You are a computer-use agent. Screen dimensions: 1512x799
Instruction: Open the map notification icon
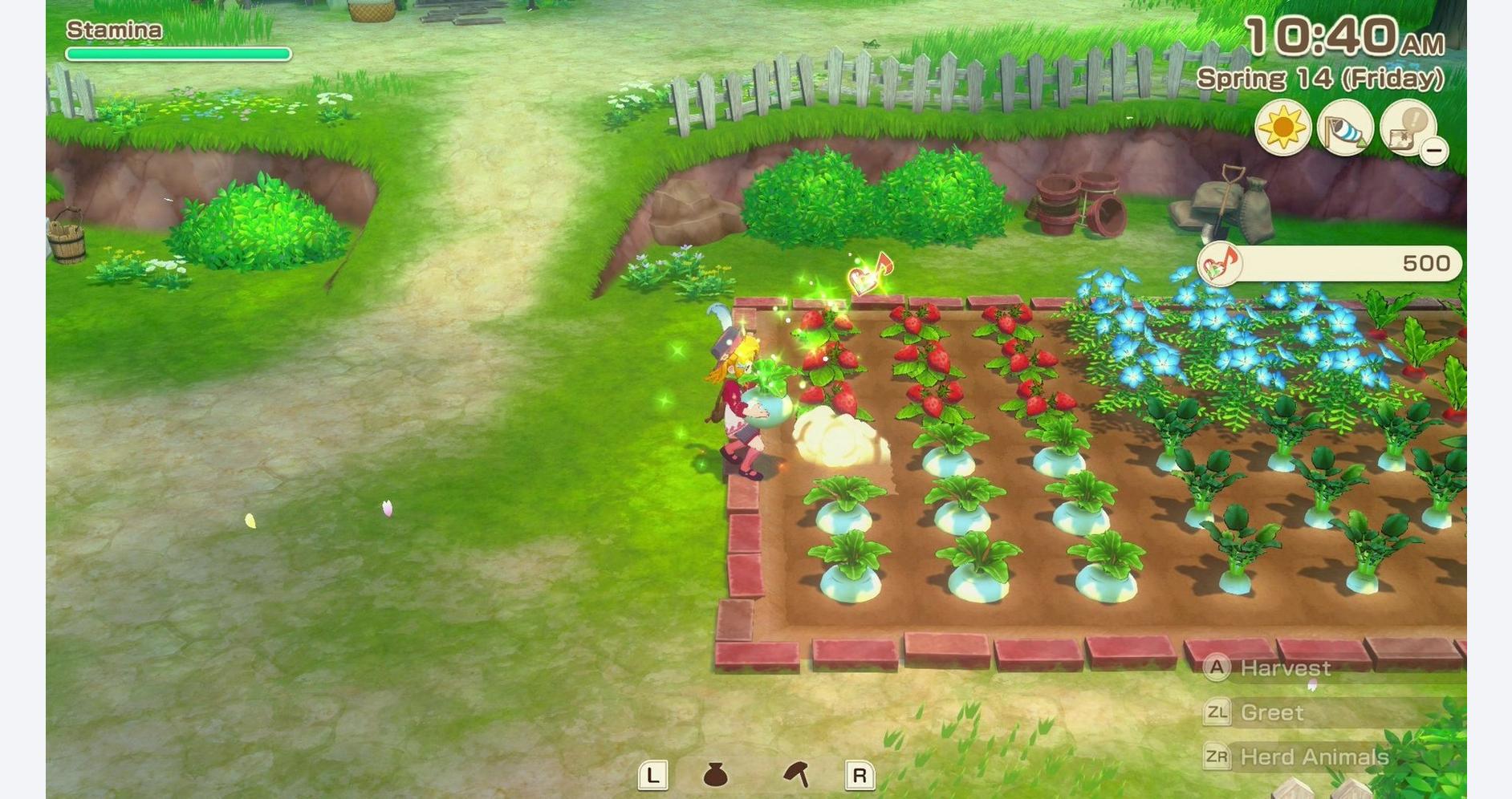tap(1405, 128)
